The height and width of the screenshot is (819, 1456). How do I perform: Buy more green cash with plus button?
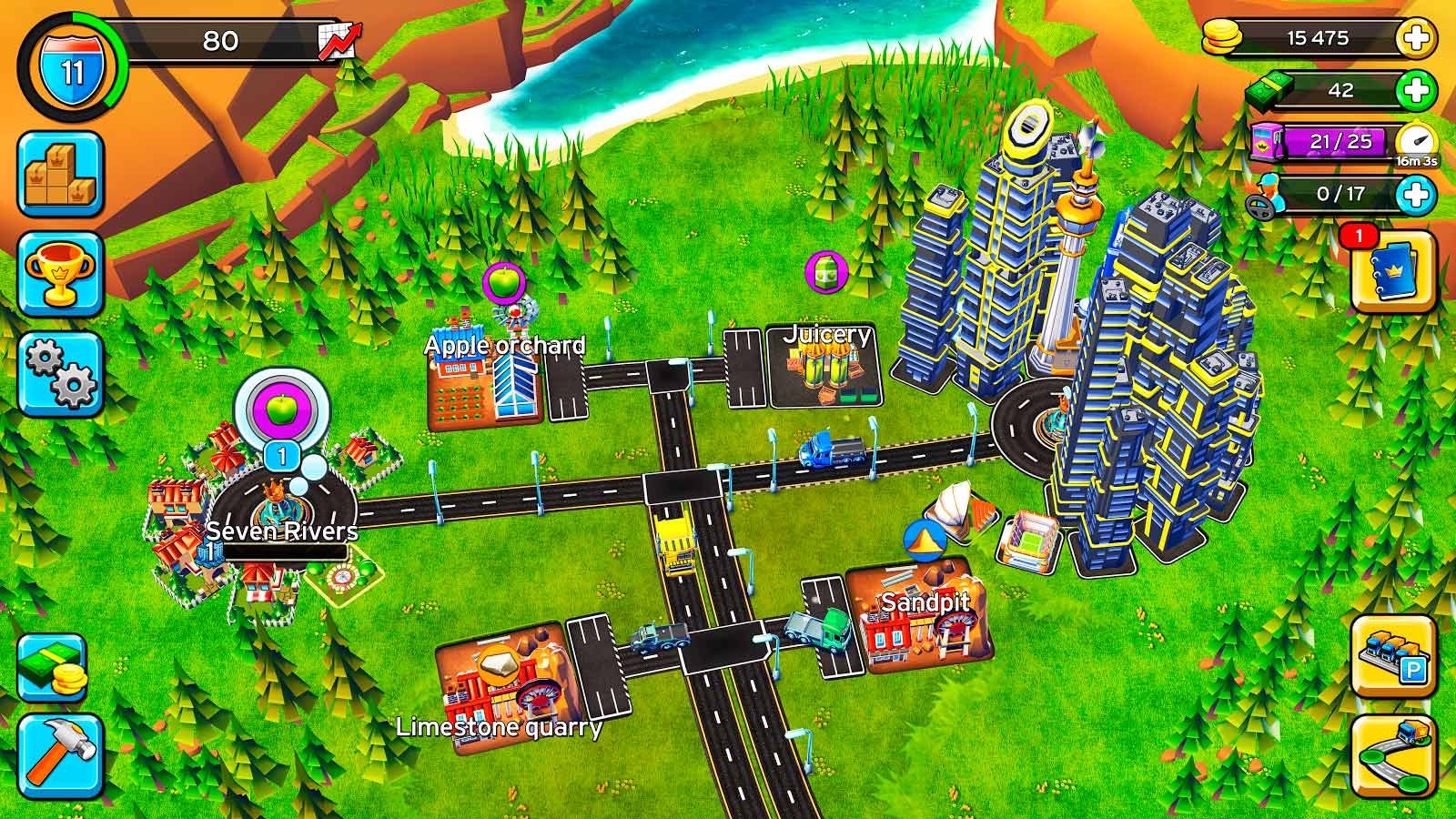1416,90
